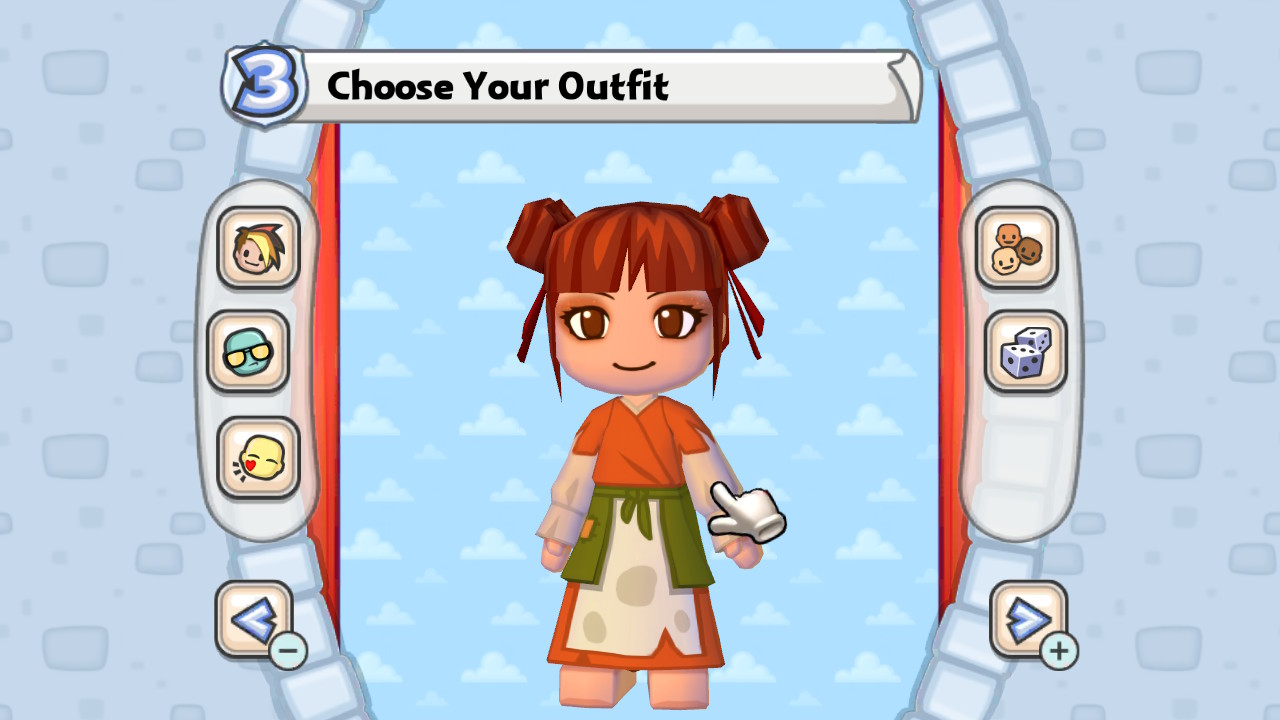
Task: Open the skin tone faces button
Action: click(1017, 248)
